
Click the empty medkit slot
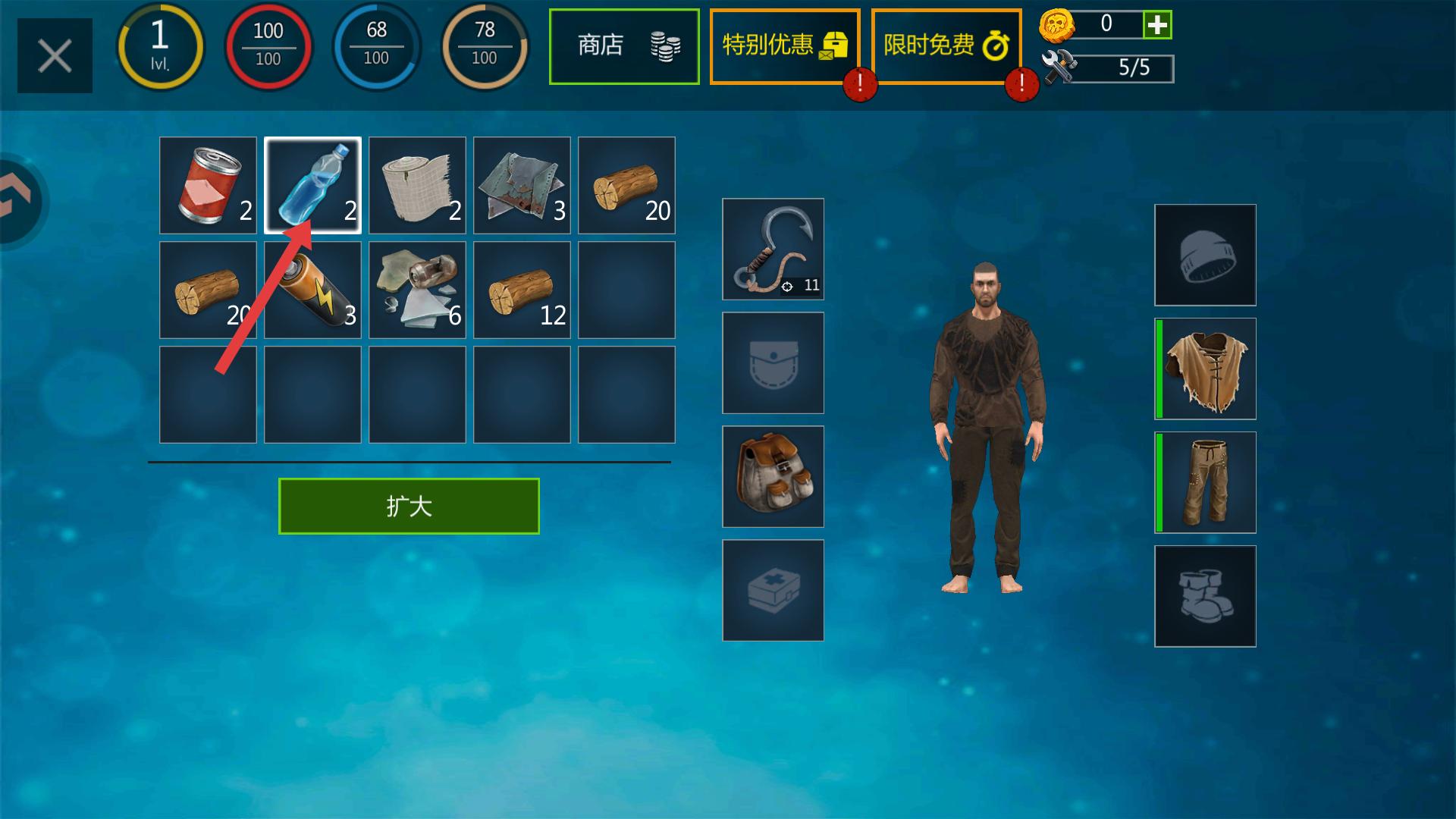coord(773,590)
